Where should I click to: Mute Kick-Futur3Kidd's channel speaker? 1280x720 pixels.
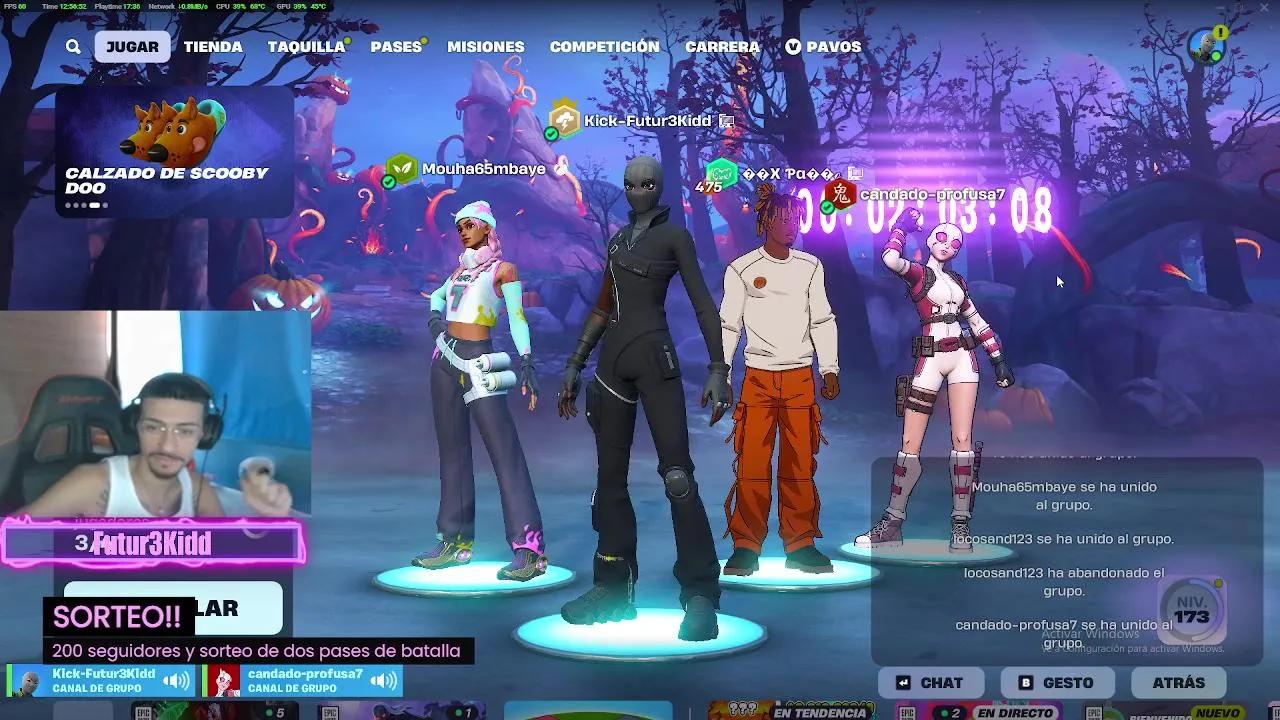tap(175, 680)
